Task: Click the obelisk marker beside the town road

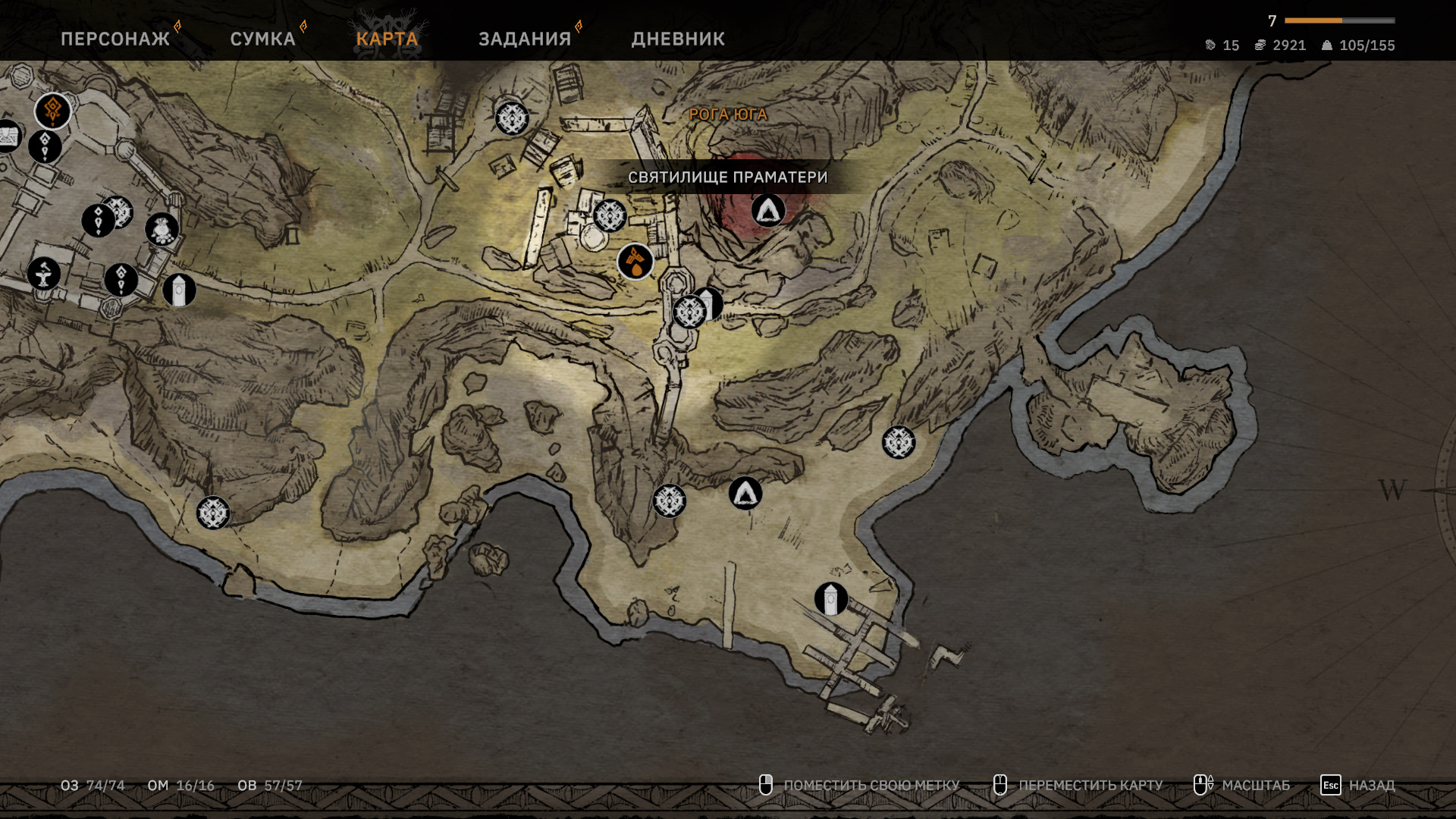Action: [179, 290]
